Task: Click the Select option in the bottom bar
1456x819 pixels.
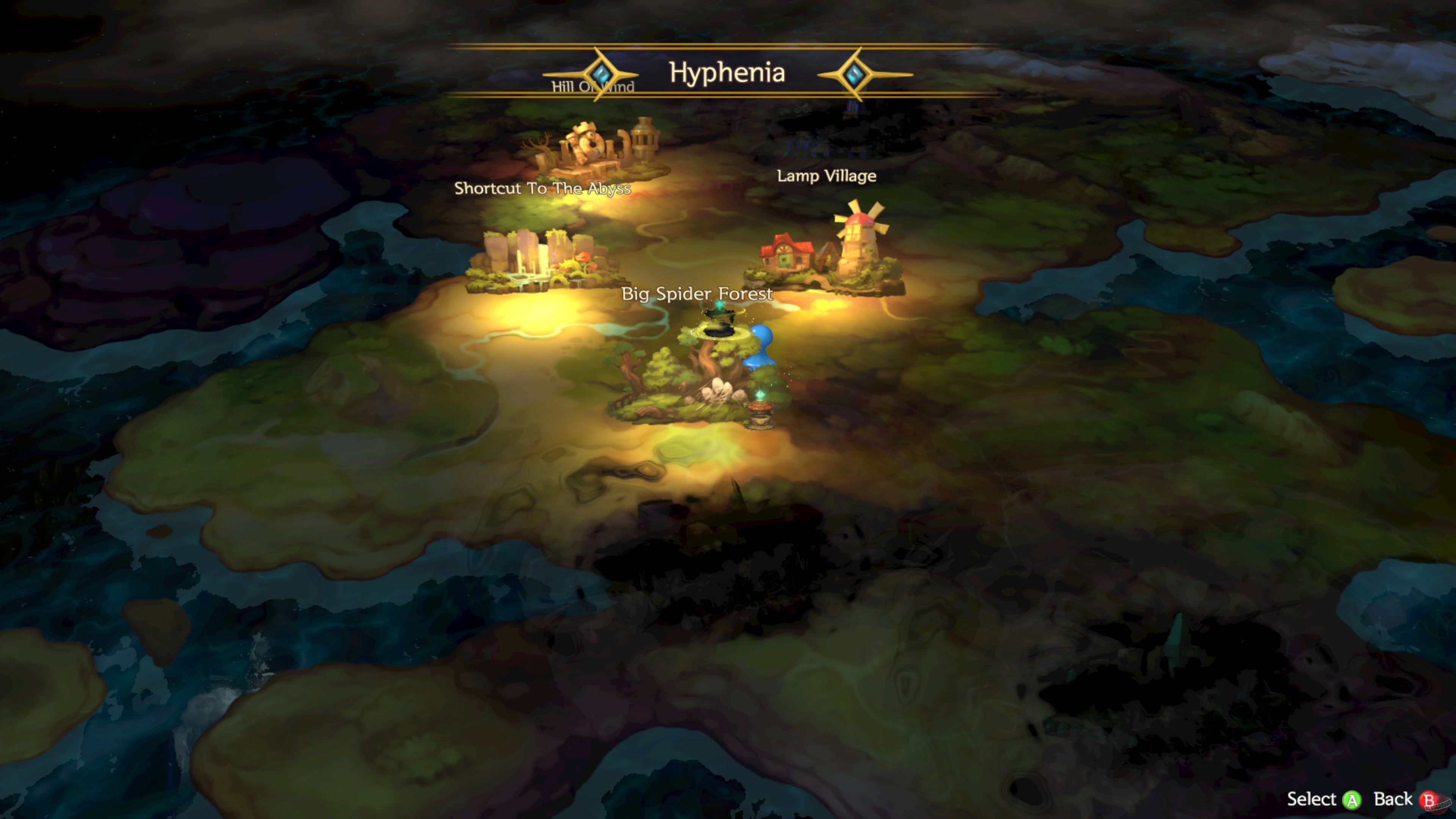Action: tap(1312, 800)
